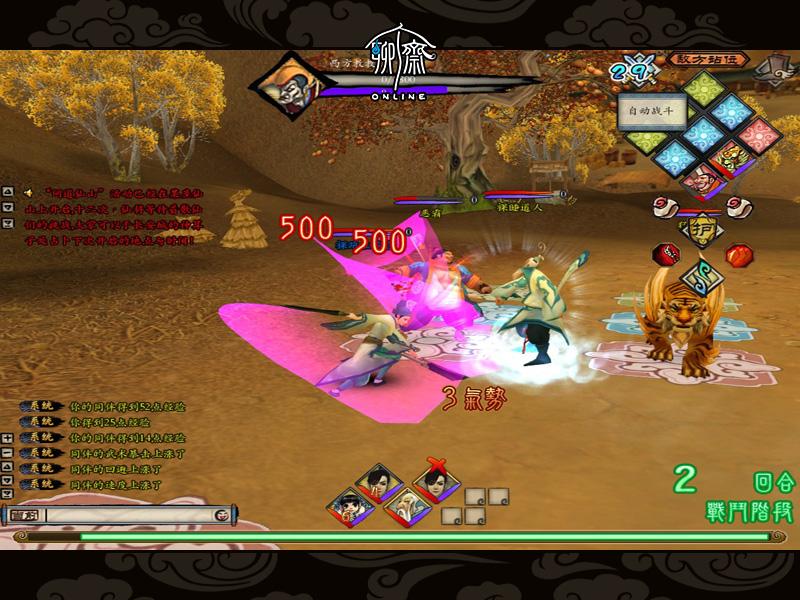Screen dimensions: 800x600
Task: Use the dark red octagon skill icon
Action: [x=664, y=252]
